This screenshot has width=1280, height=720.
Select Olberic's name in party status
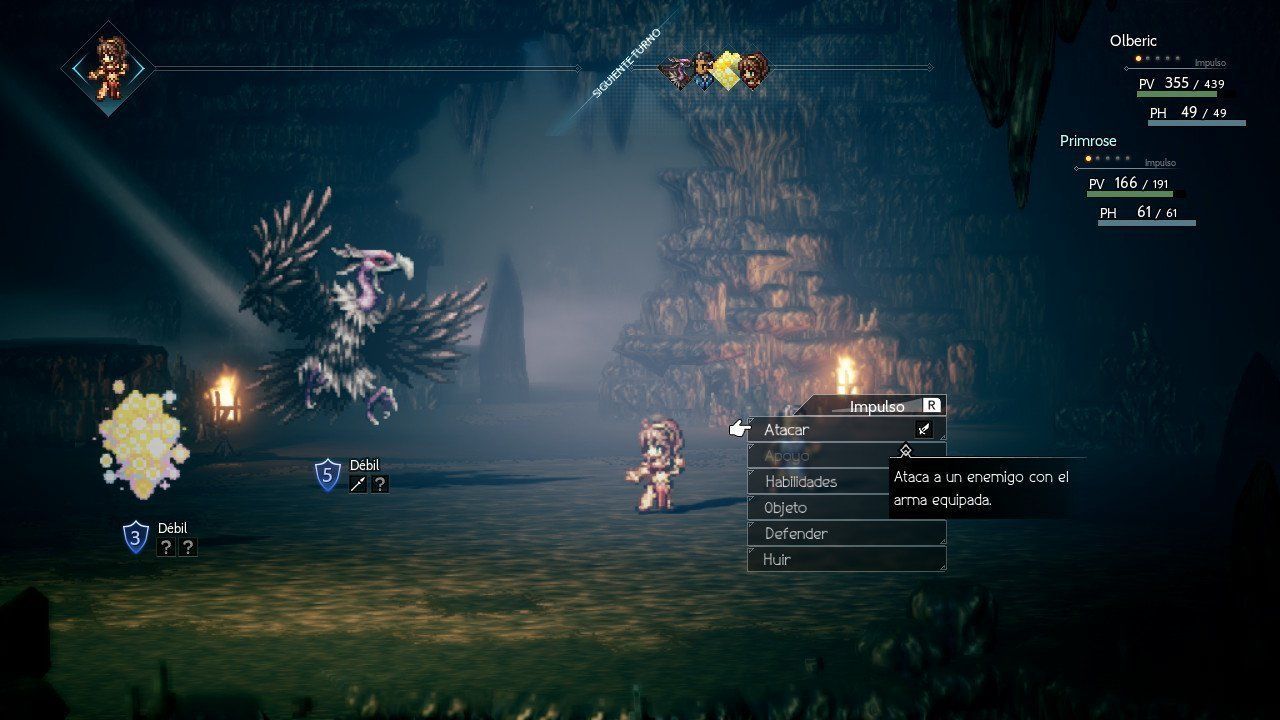(1133, 41)
